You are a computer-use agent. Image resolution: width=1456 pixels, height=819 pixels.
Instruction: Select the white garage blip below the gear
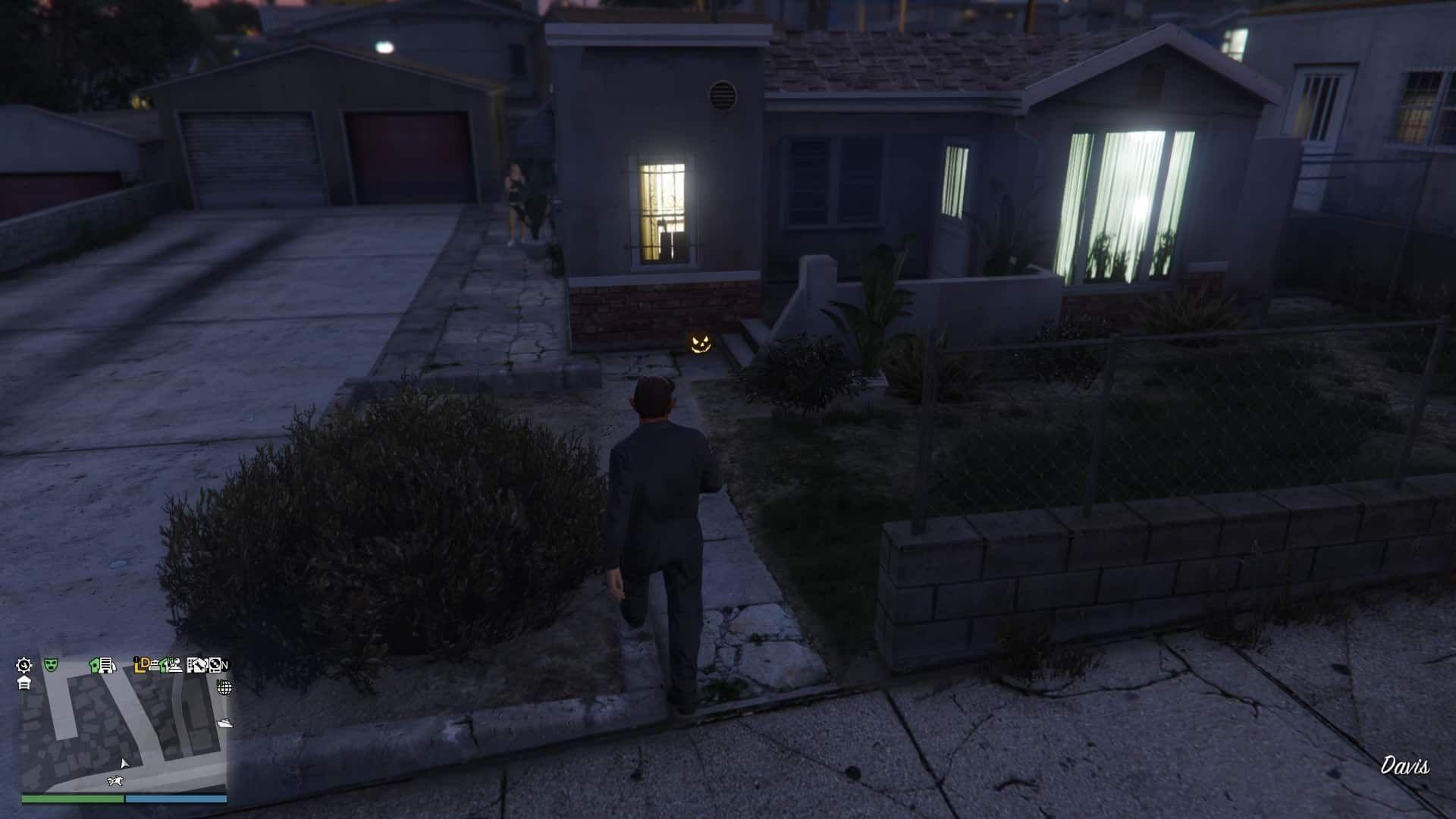[24, 682]
